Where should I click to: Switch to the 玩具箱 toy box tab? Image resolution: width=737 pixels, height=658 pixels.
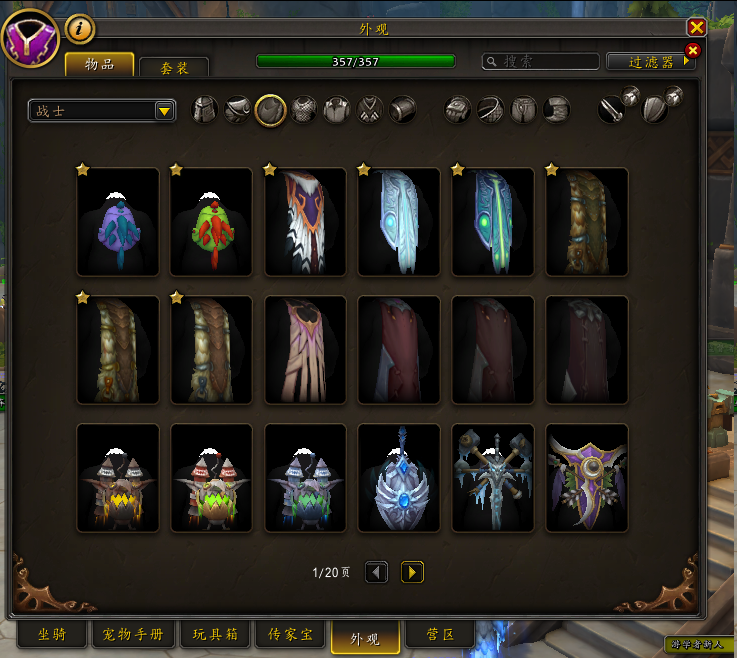(213, 634)
